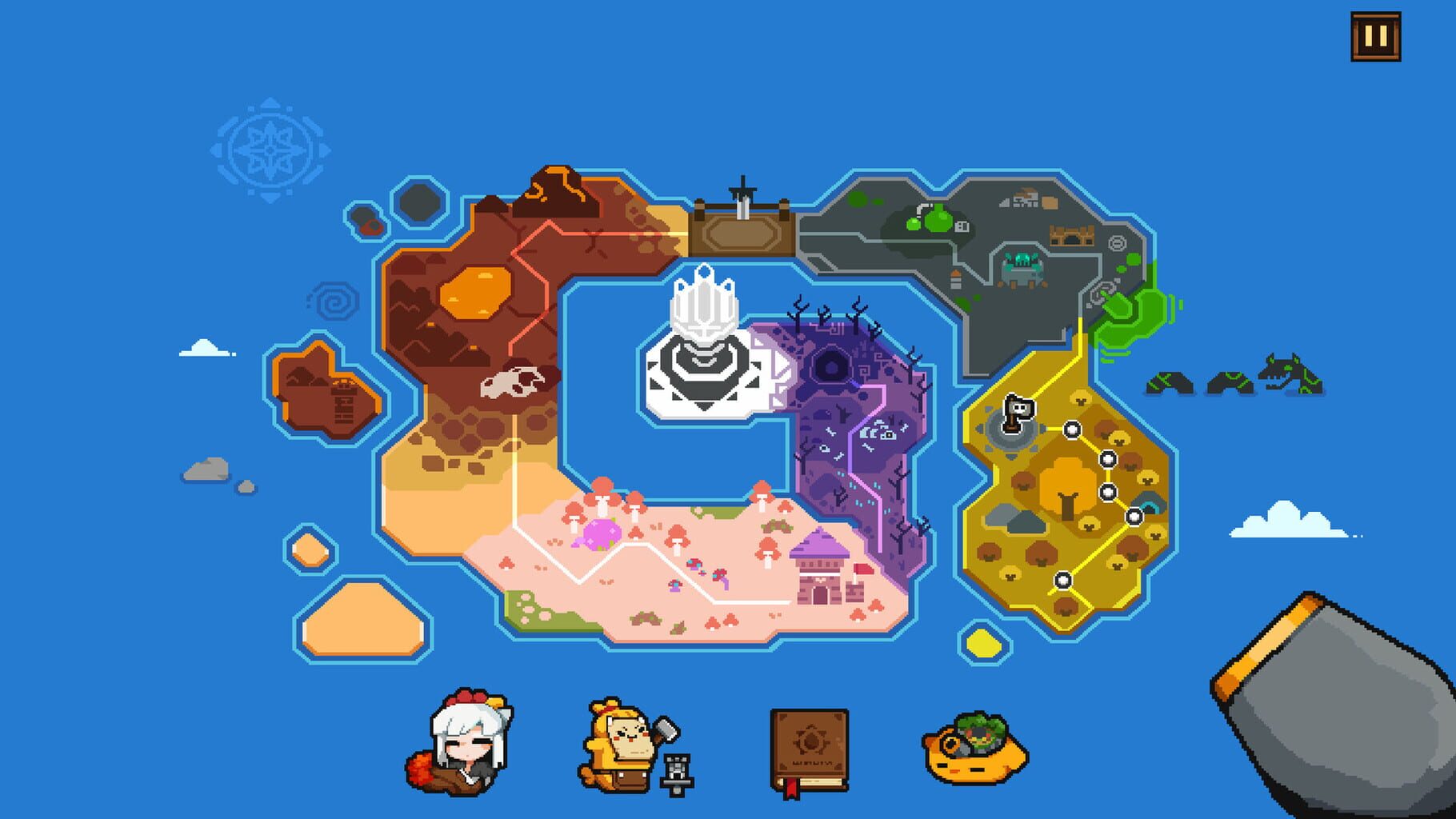Click the blue compass rose emblem
Screen dimensions: 1456x819
270,148
